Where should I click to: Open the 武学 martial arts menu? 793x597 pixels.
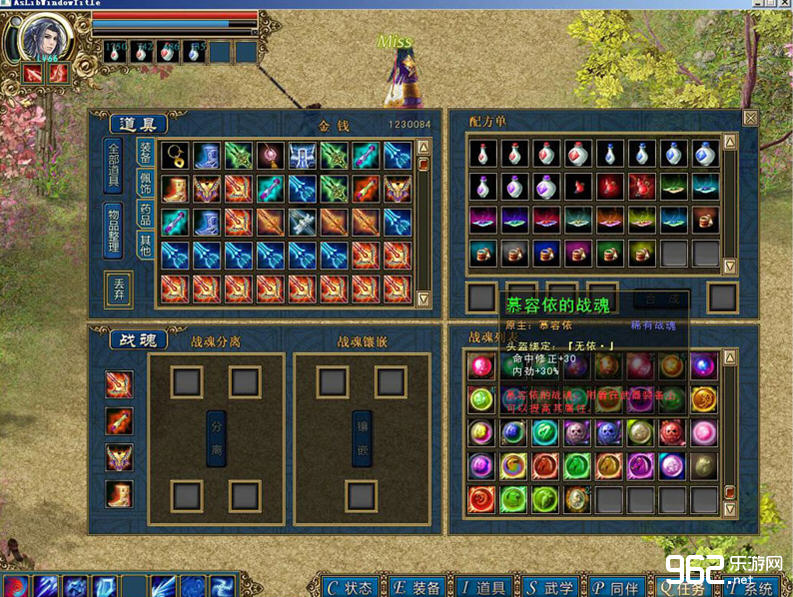(551, 587)
